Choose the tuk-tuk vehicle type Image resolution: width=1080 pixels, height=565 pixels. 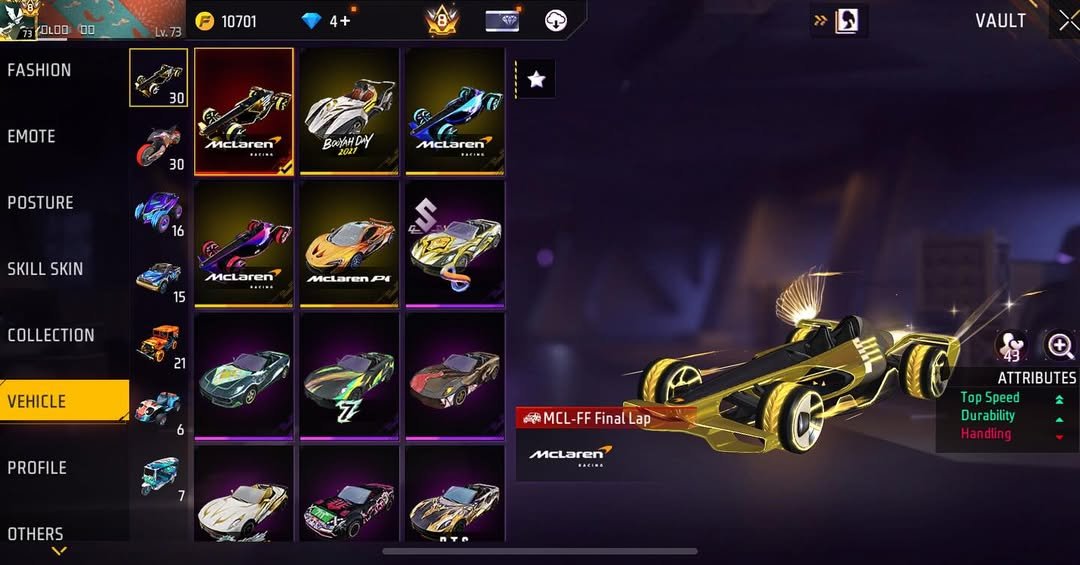pos(158,476)
